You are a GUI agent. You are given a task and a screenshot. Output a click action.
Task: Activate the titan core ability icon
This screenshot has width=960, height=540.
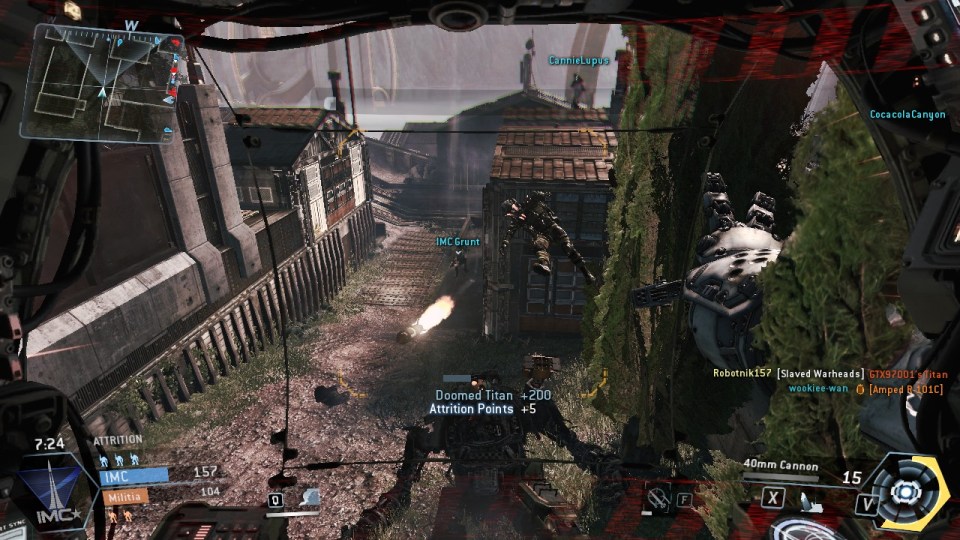(x=907, y=491)
